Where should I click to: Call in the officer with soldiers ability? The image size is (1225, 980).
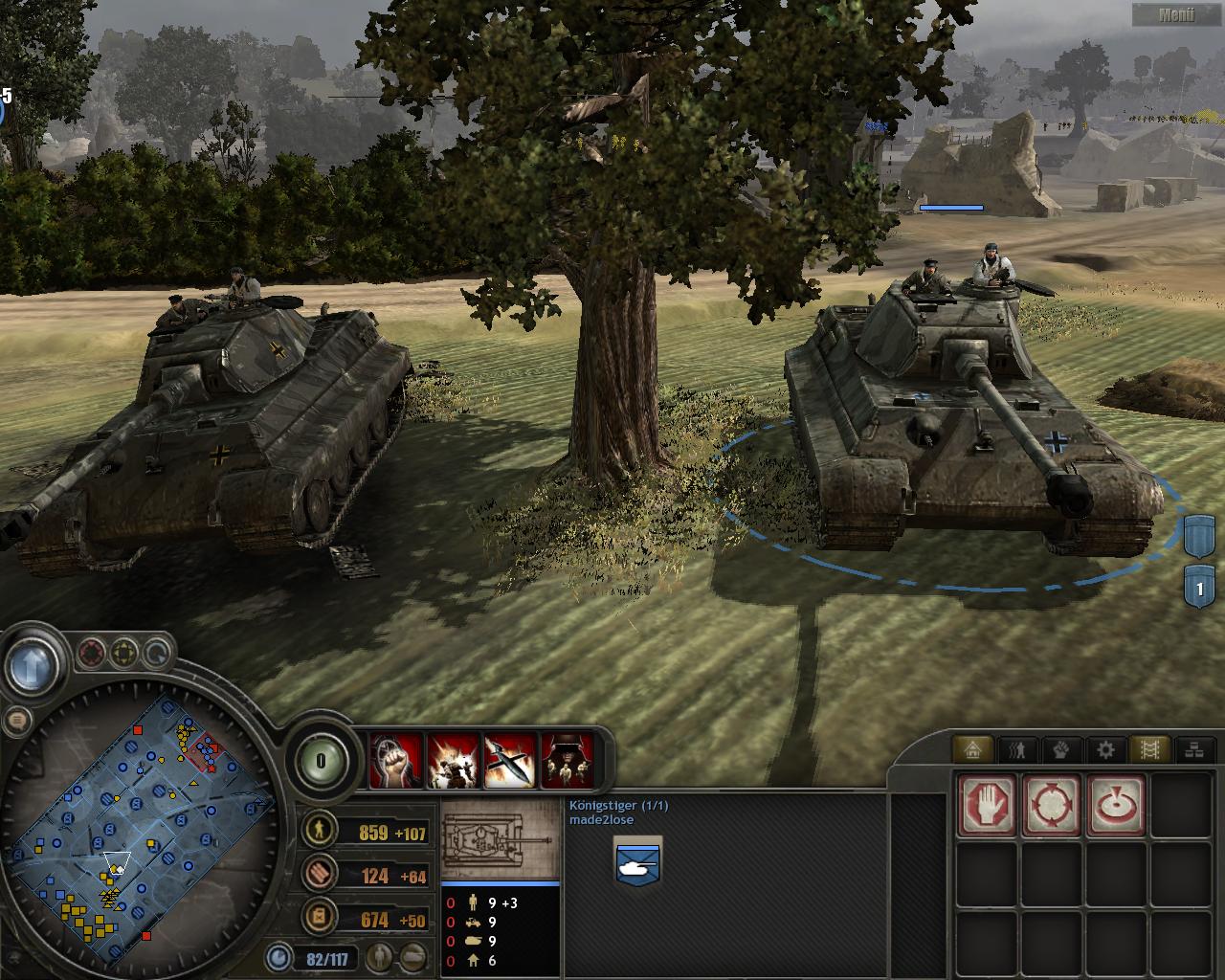(568, 761)
